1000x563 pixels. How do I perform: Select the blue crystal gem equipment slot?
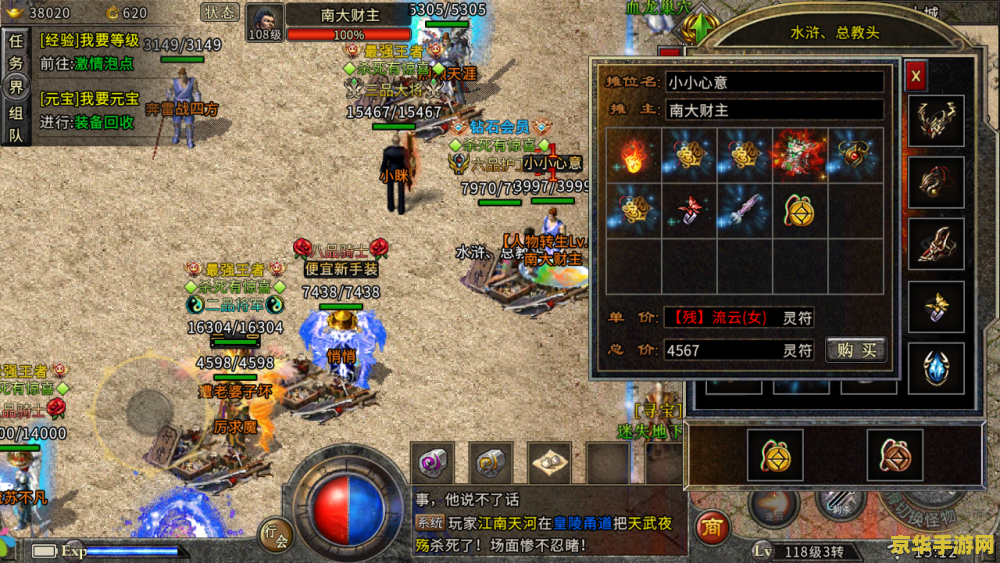pyautogui.click(x=936, y=367)
